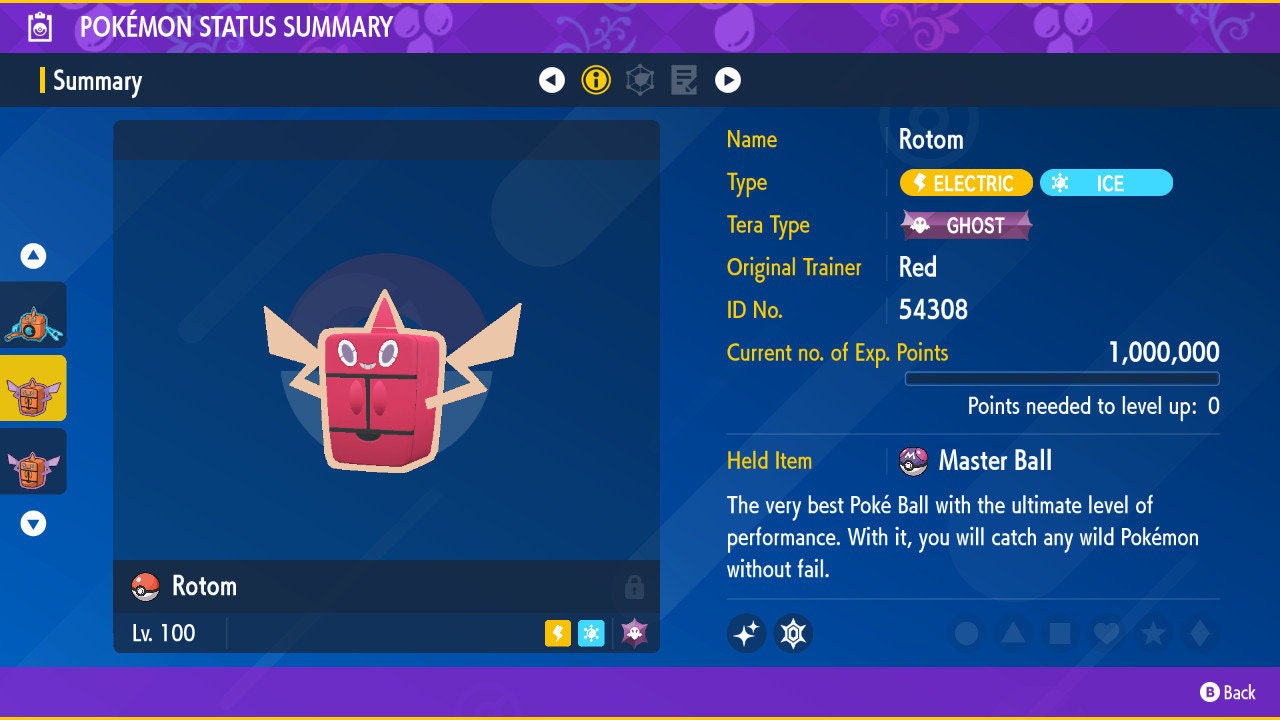This screenshot has width=1280, height=720.
Task: Click the Ice type badge
Action: tap(1106, 183)
